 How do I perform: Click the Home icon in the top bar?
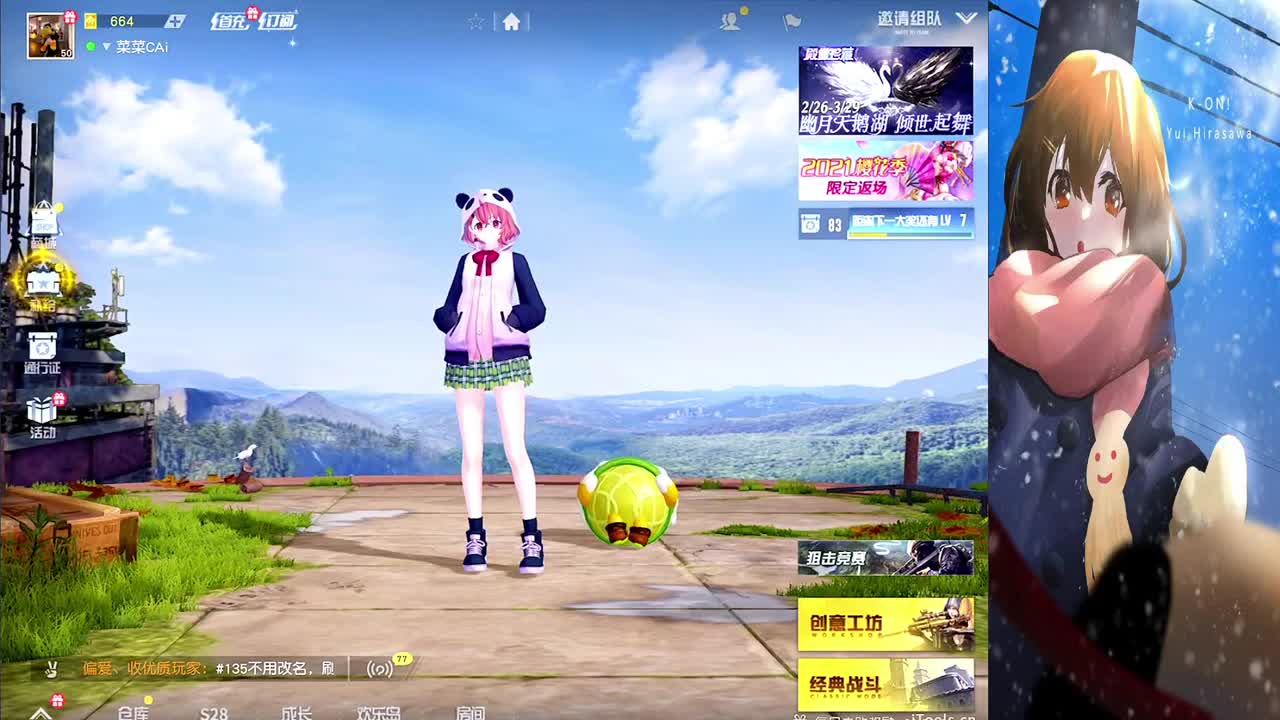click(510, 21)
